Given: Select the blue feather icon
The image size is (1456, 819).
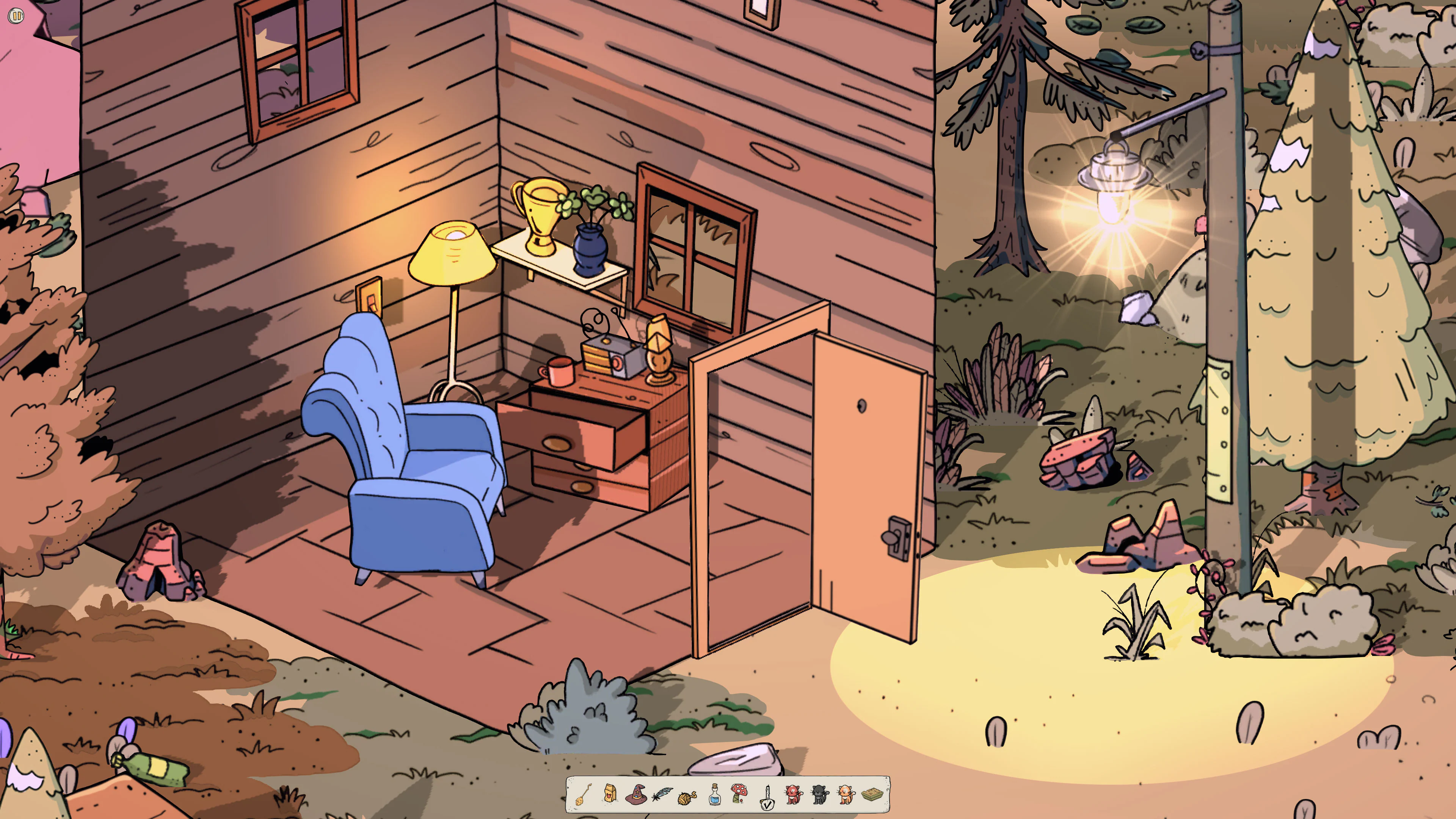Looking at the screenshot, I should (662, 795).
